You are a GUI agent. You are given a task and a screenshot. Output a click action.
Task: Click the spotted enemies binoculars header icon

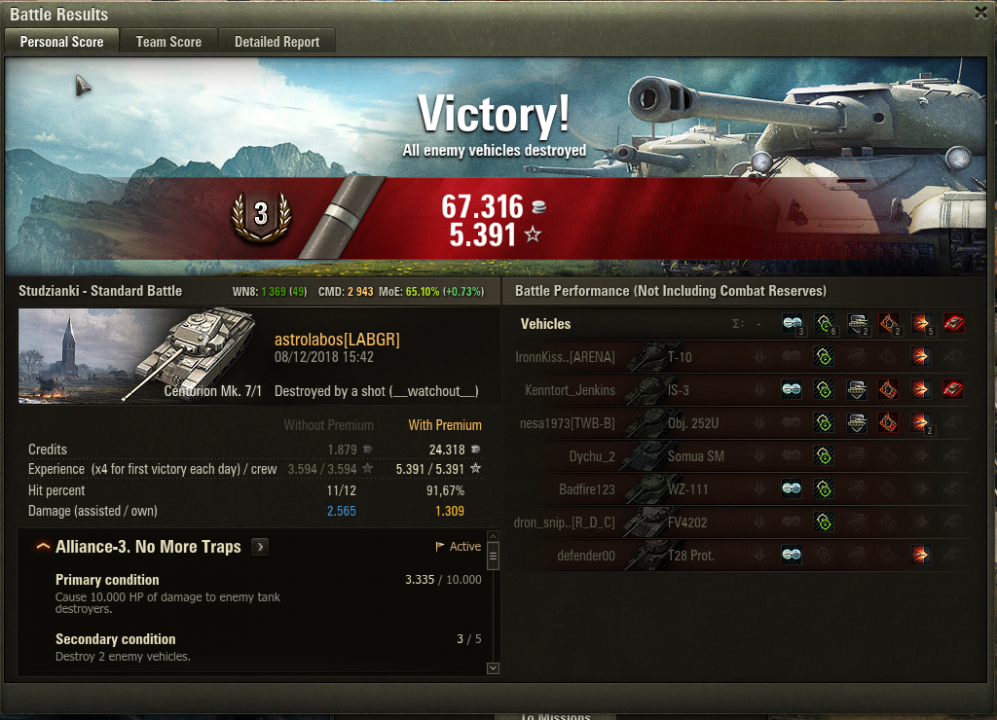point(792,323)
